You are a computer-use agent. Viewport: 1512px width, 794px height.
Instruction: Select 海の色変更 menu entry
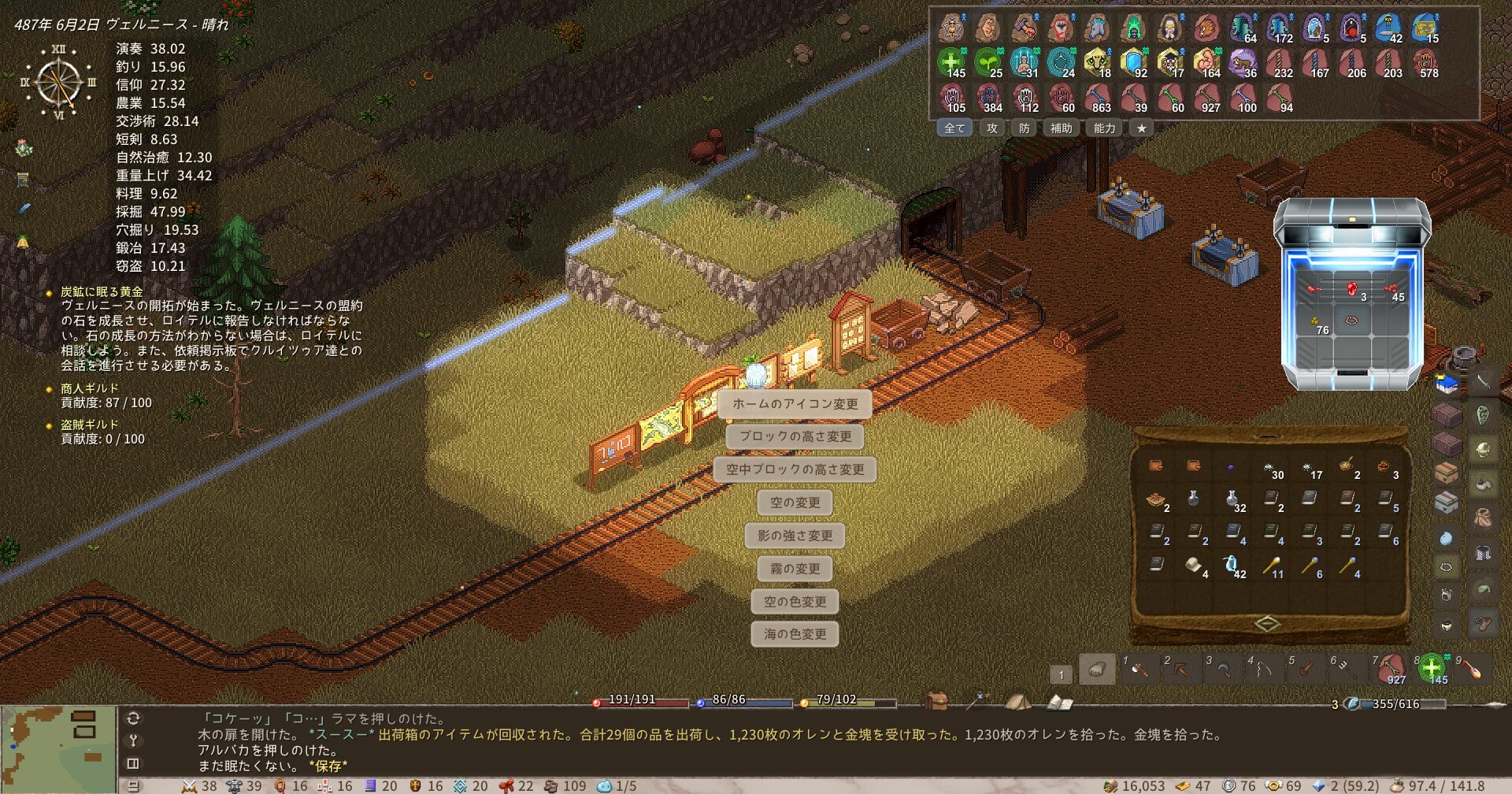click(x=795, y=634)
